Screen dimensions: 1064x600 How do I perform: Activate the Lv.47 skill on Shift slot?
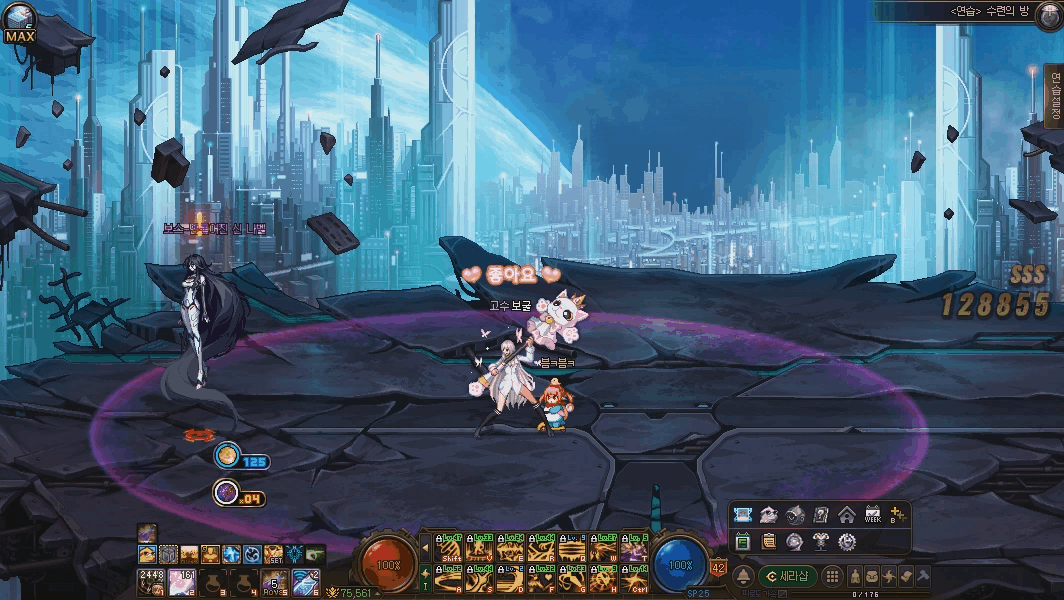pyautogui.click(x=449, y=548)
